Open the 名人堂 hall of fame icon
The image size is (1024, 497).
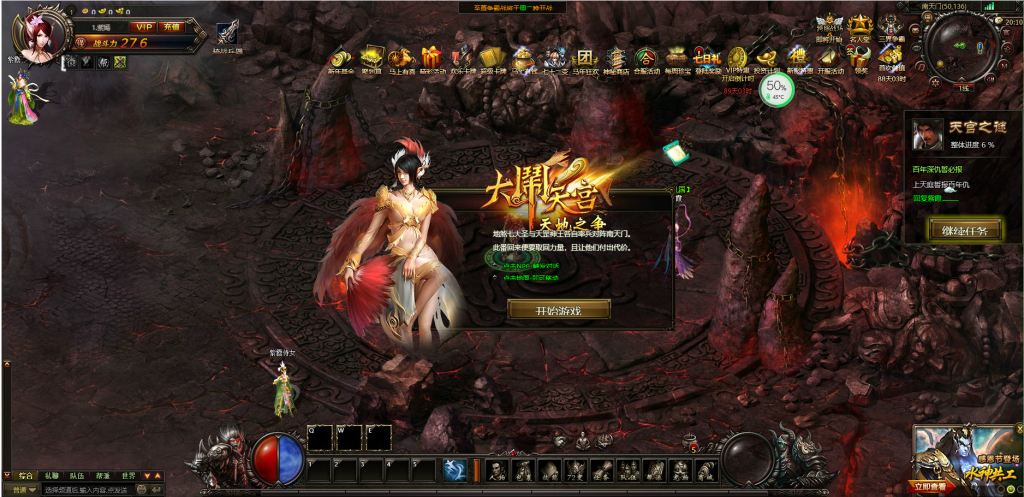click(x=860, y=27)
